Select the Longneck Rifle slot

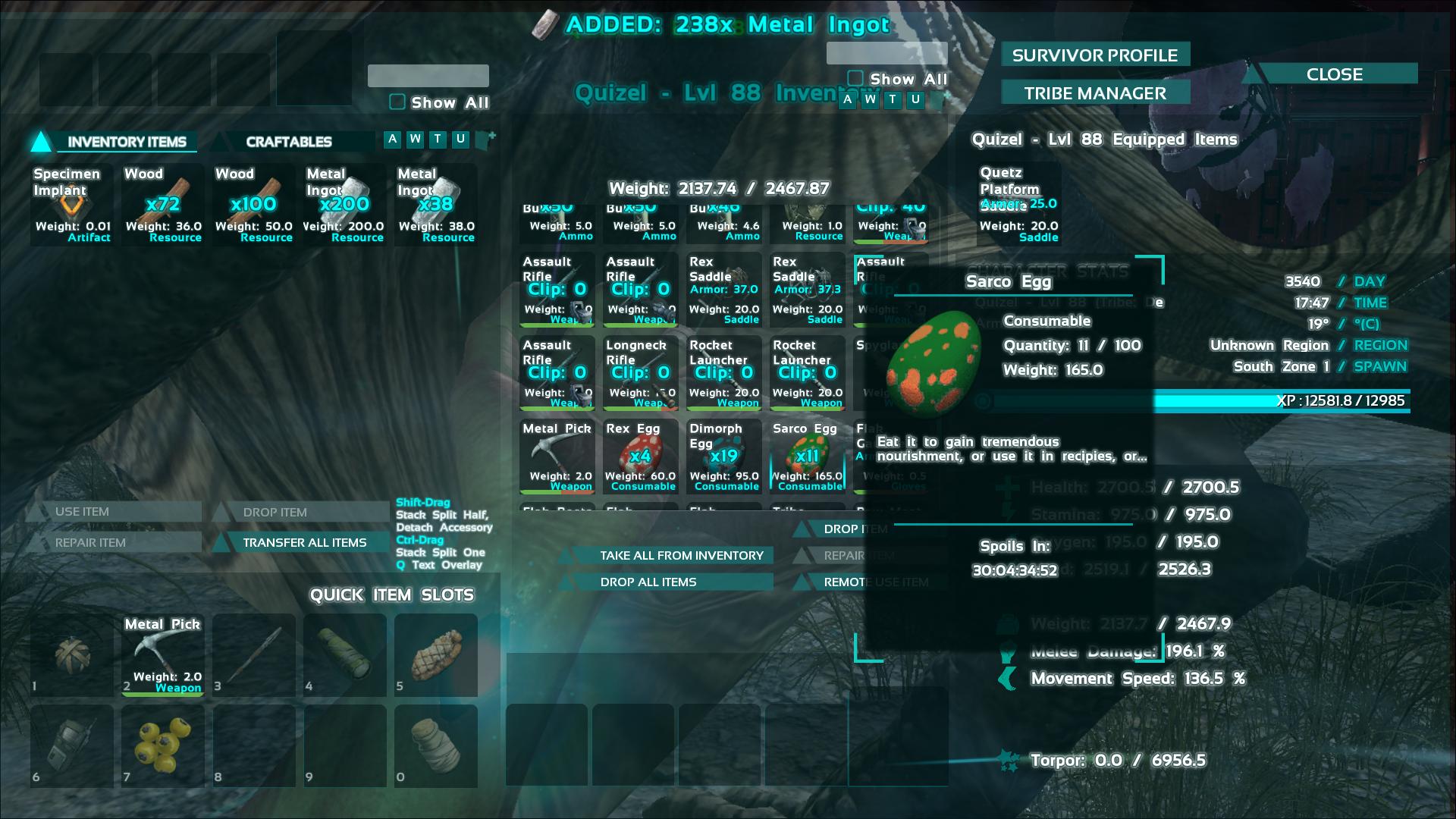(640, 373)
